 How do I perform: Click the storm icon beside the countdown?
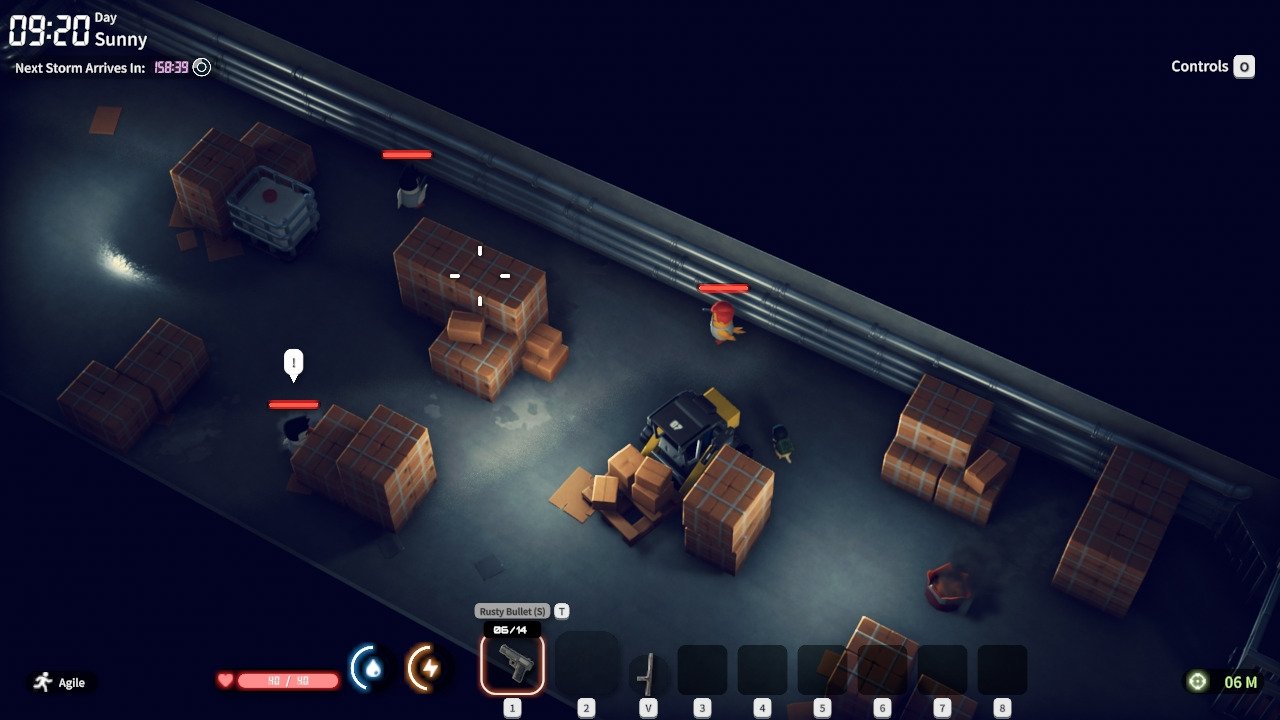pos(202,68)
